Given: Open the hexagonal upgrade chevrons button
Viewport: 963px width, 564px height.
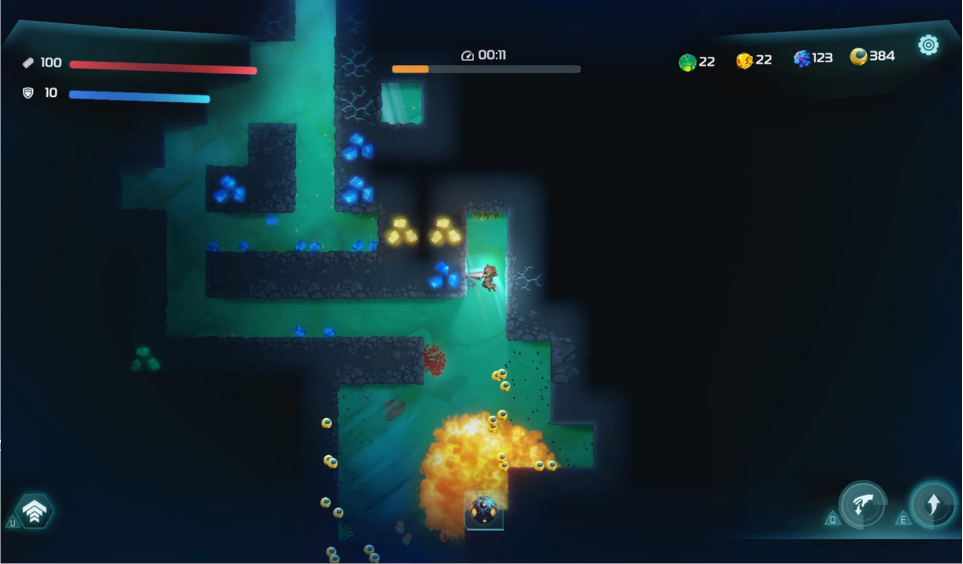Looking at the screenshot, I should (35, 512).
